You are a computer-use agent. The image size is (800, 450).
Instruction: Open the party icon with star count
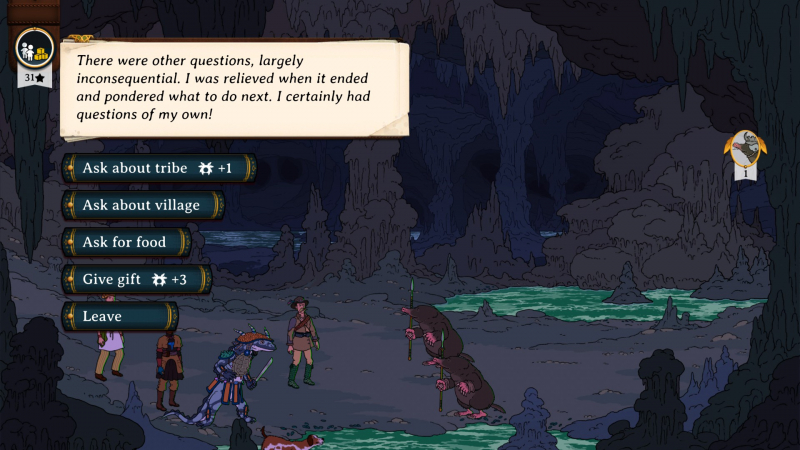point(35,51)
